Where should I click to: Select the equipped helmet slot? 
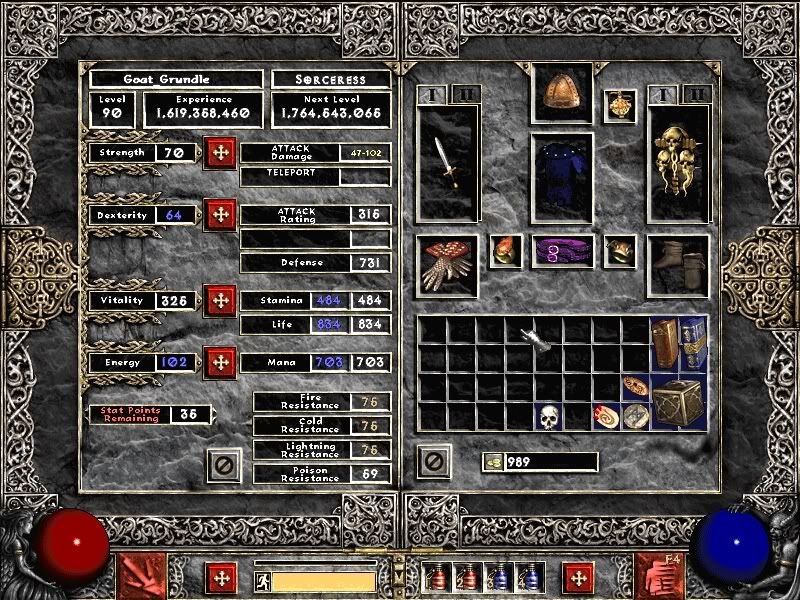(x=561, y=93)
